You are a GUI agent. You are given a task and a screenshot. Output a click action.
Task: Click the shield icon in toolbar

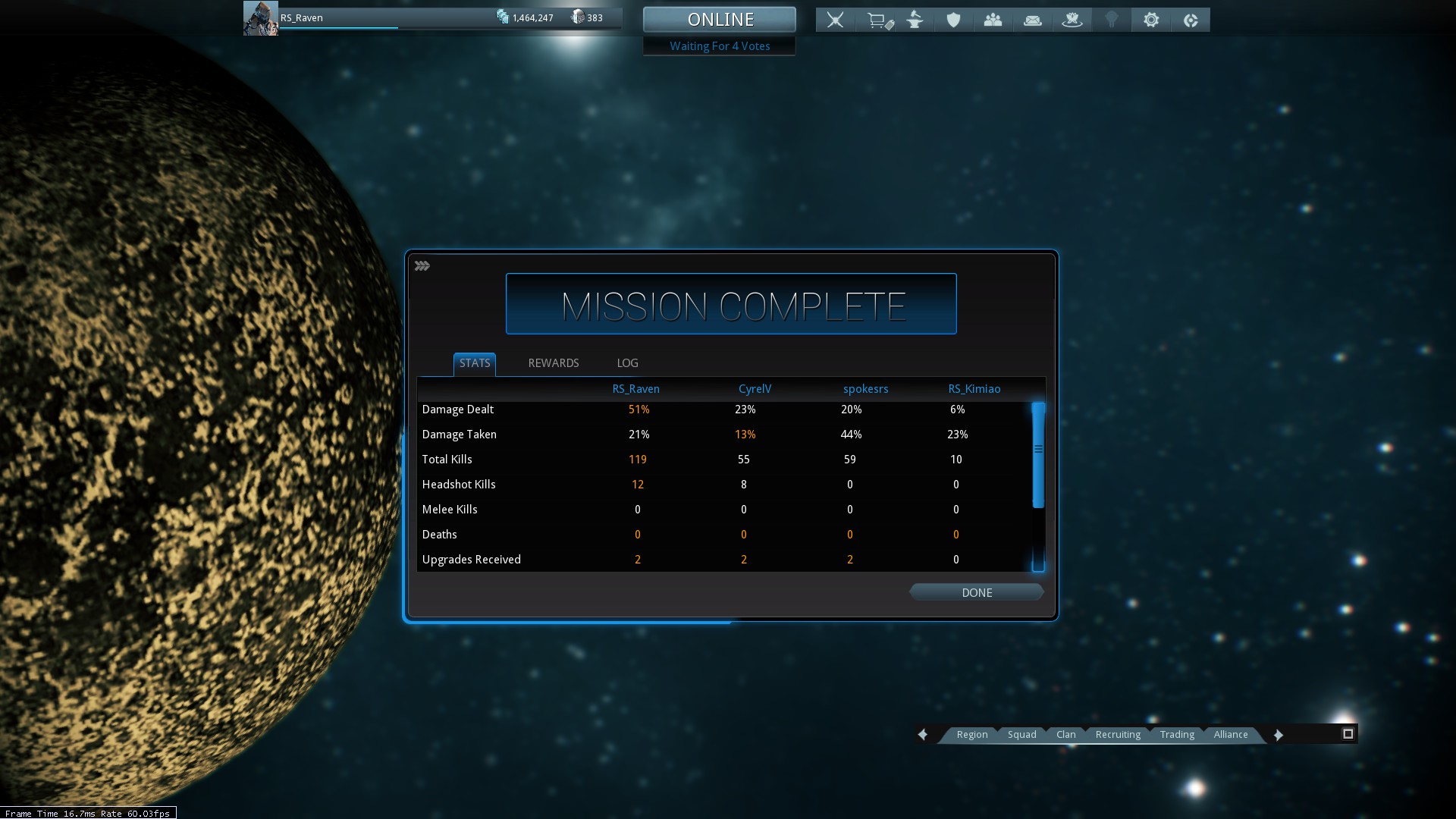pyautogui.click(x=953, y=20)
